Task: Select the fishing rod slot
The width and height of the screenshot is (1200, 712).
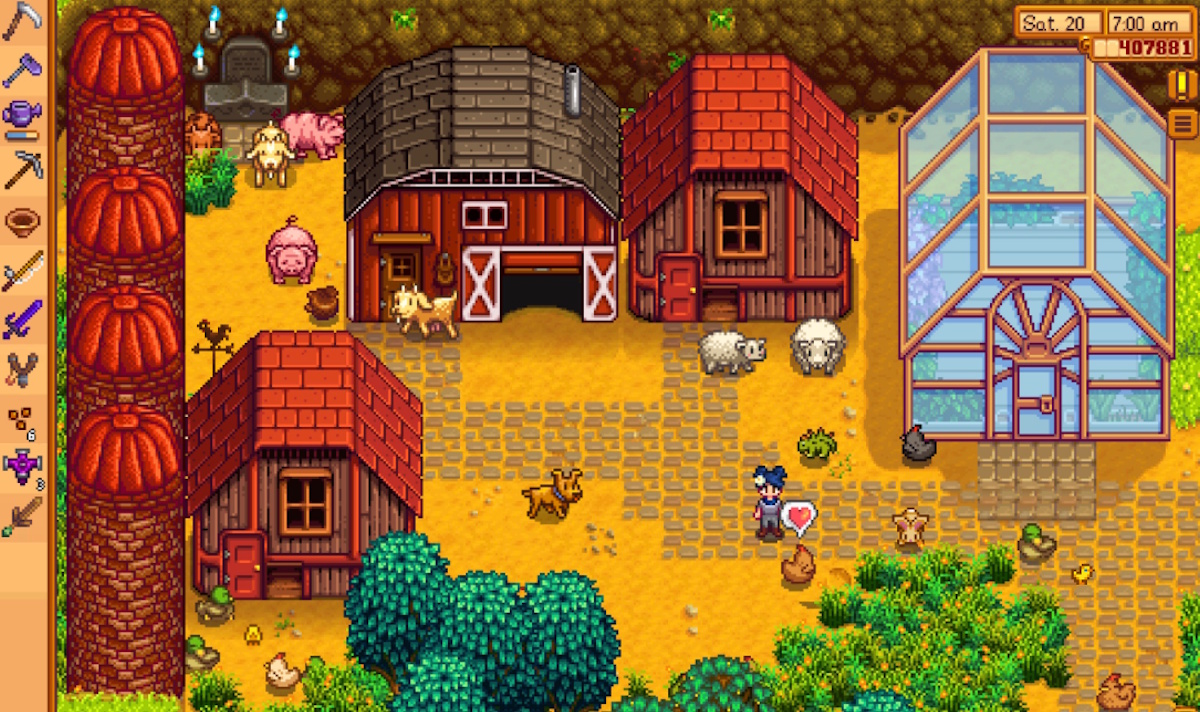Action: point(22,270)
